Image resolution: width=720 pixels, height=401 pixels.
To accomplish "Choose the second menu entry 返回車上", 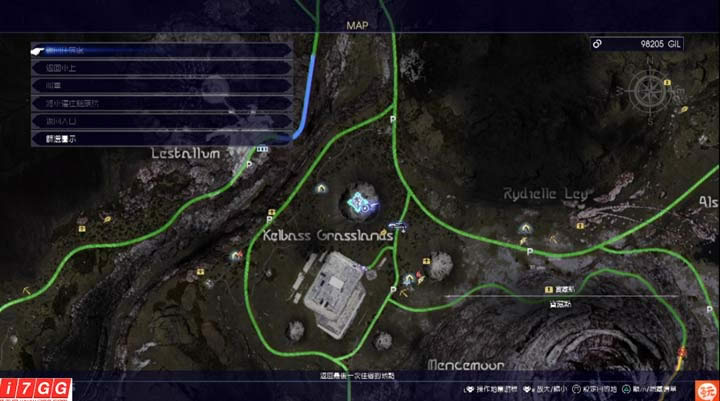I will click(x=160, y=68).
